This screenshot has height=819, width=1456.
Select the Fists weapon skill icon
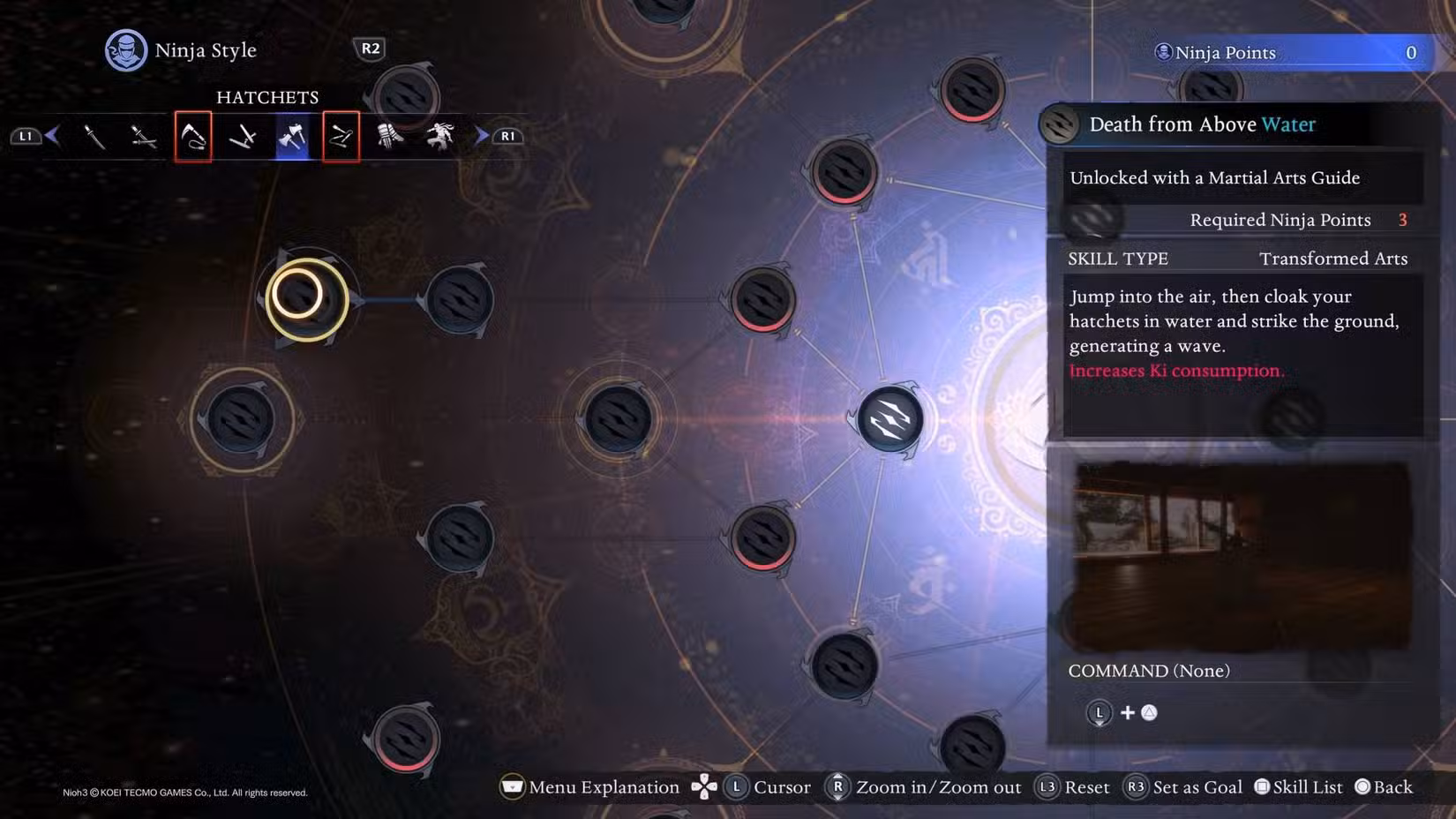pos(390,136)
